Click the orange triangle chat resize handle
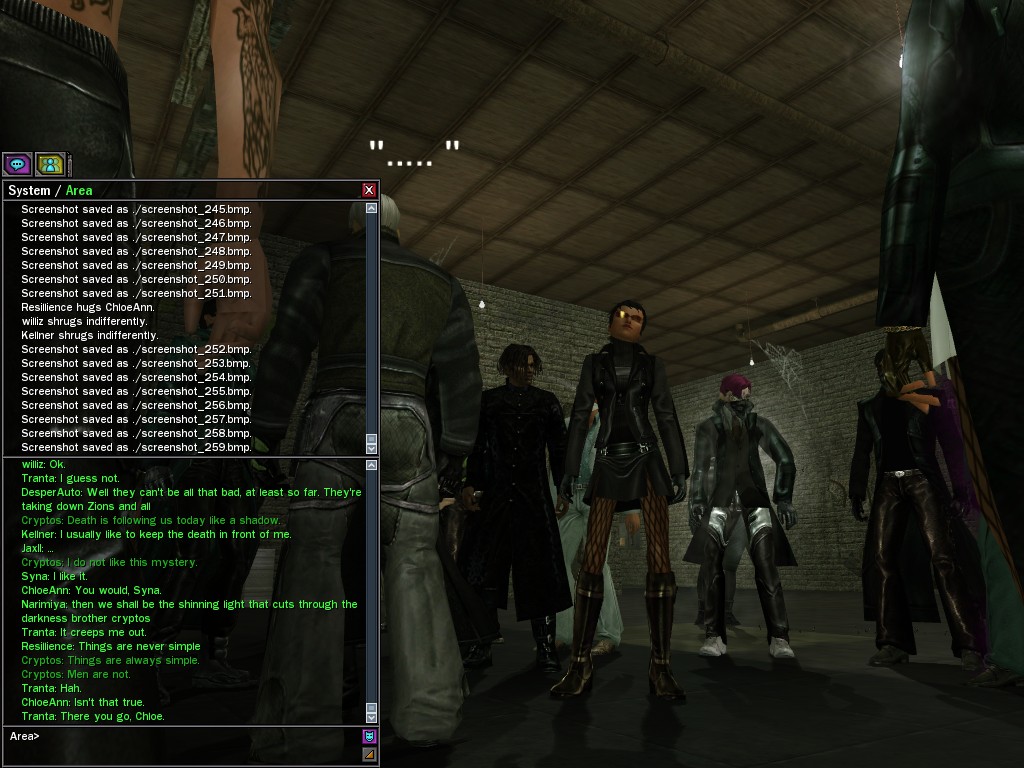1024x768 pixels. pyautogui.click(x=369, y=754)
